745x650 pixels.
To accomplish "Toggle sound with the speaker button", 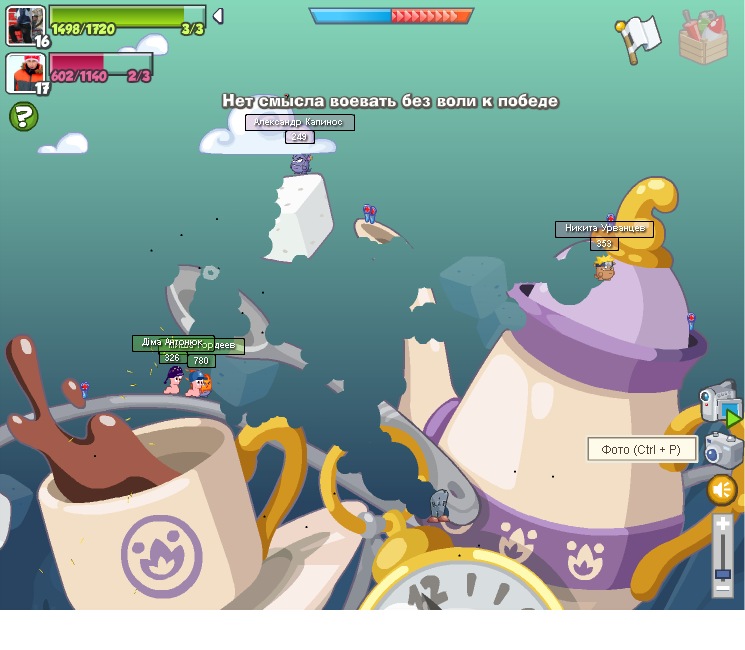I will pos(722,490).
